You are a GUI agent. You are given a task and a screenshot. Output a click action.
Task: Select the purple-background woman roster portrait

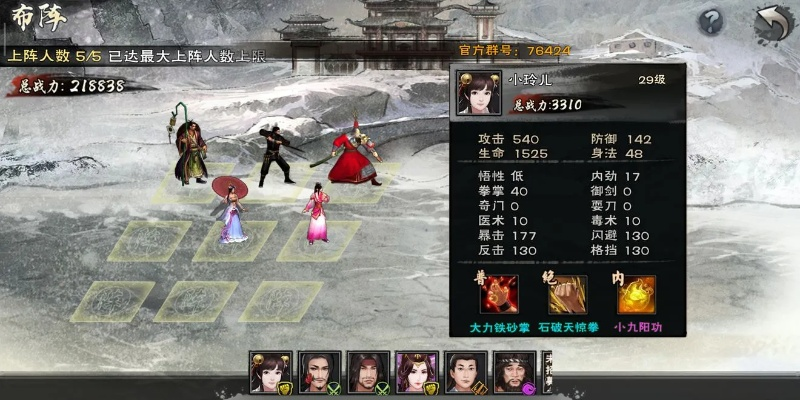pos(417,372)
